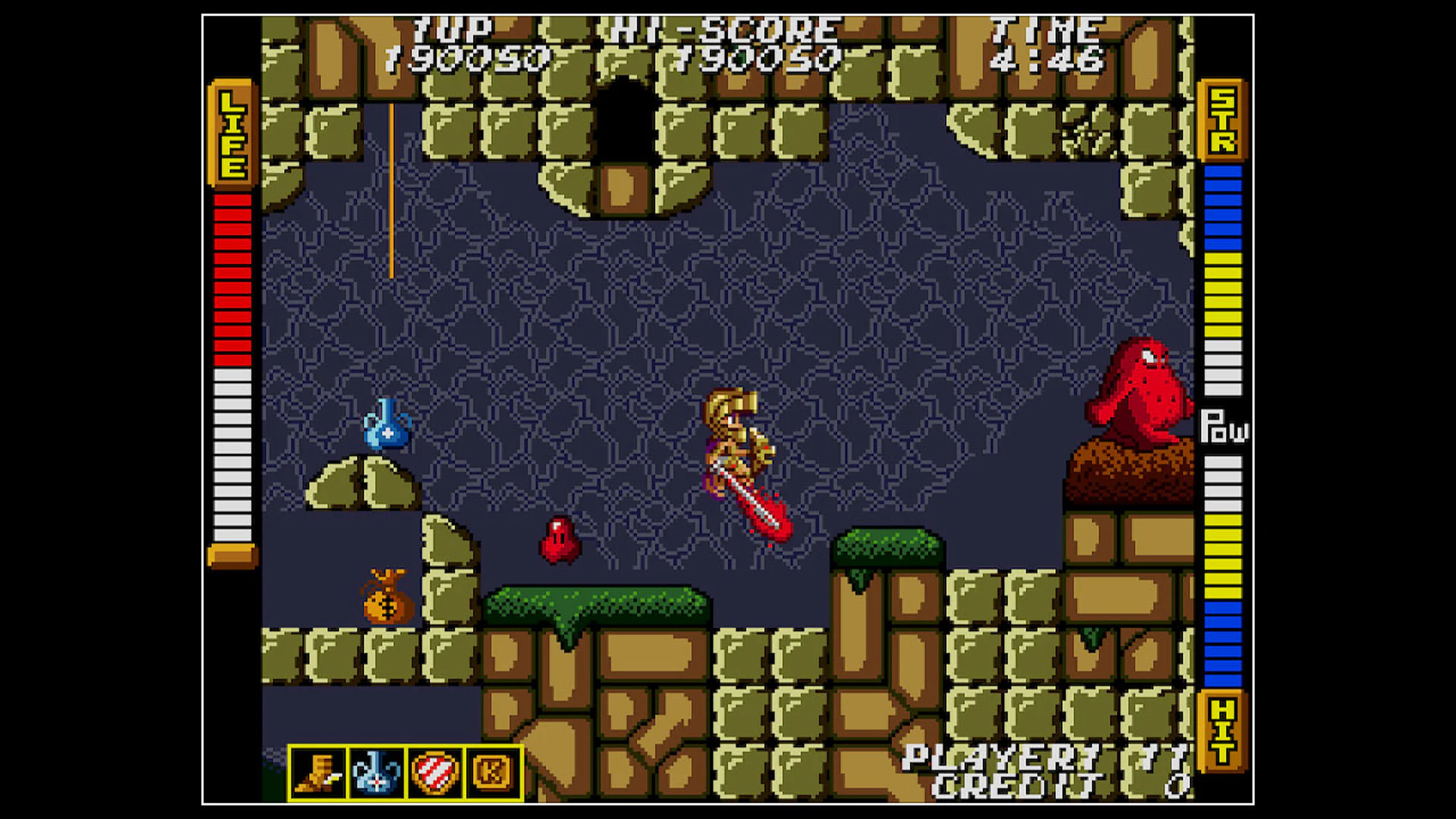Click the Pow label beside the right status bar

pos(1228,428)
